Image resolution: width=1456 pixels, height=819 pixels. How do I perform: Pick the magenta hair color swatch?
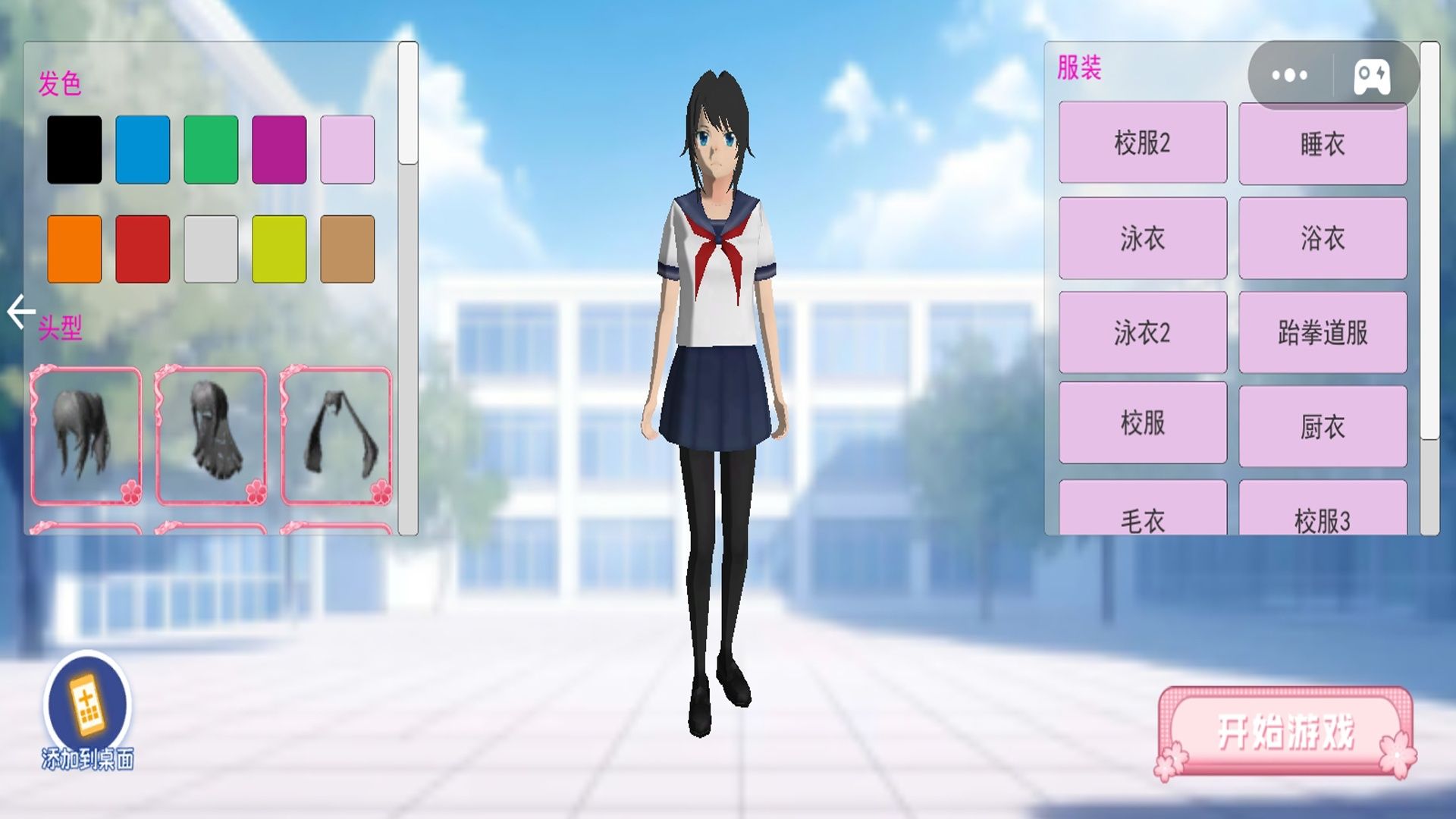tap(280, 149)
